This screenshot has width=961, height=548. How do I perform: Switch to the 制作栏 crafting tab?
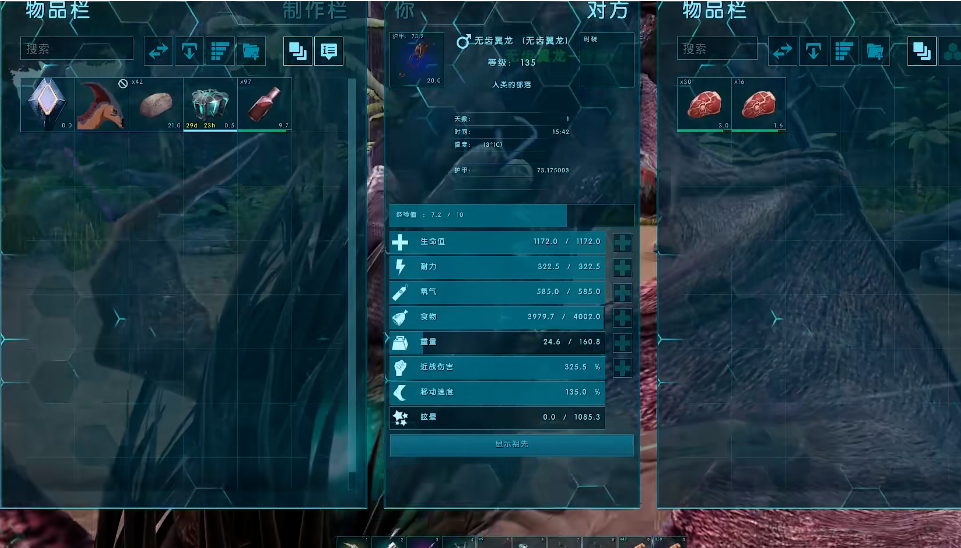tap(316, 11)
